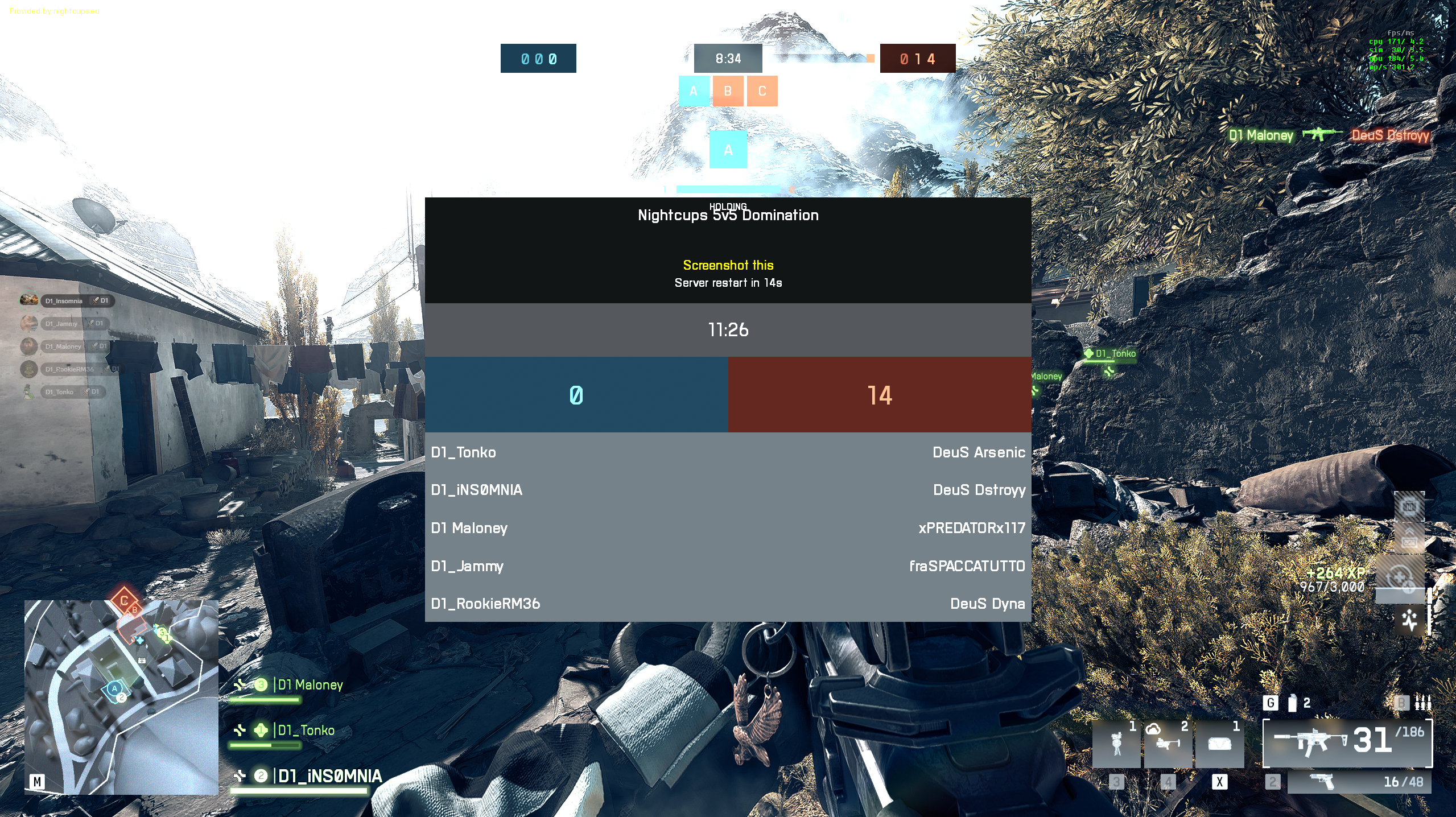Select squad member D1_Tonko in squad list

306,731
